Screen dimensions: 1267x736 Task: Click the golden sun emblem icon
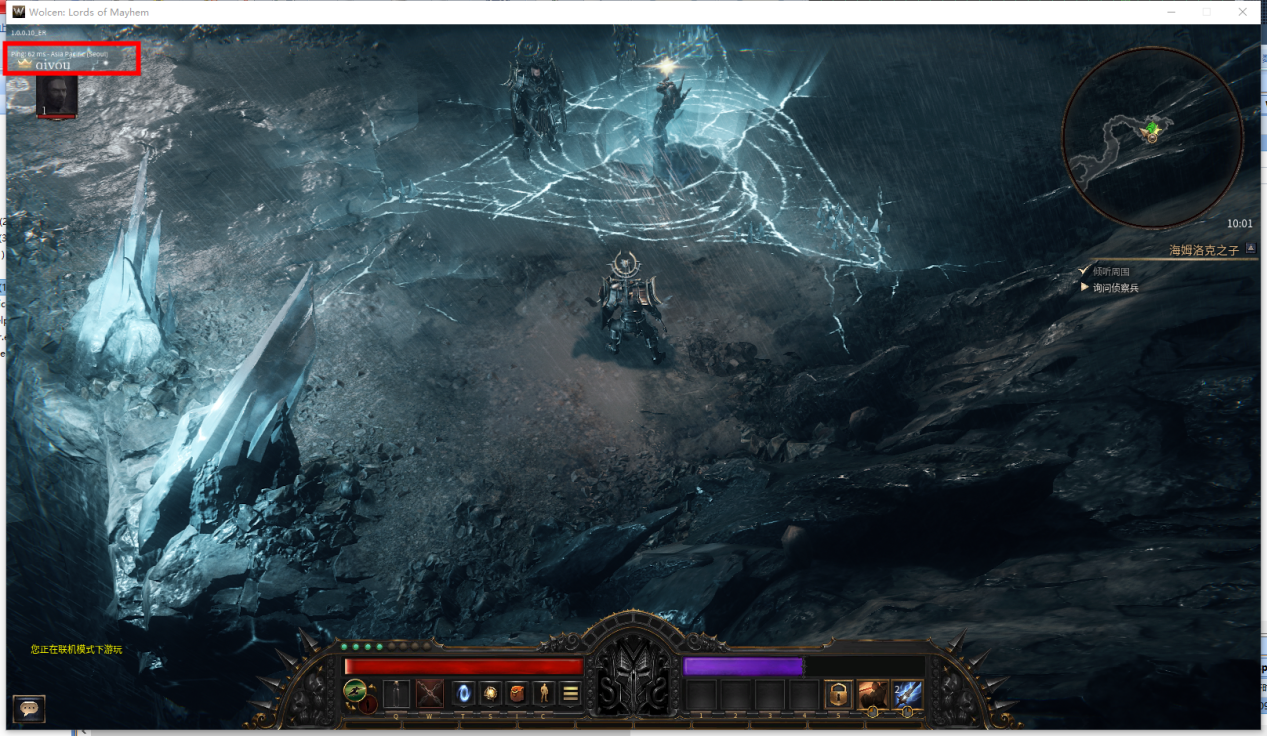pyautogui.click(x=491, y=693)
